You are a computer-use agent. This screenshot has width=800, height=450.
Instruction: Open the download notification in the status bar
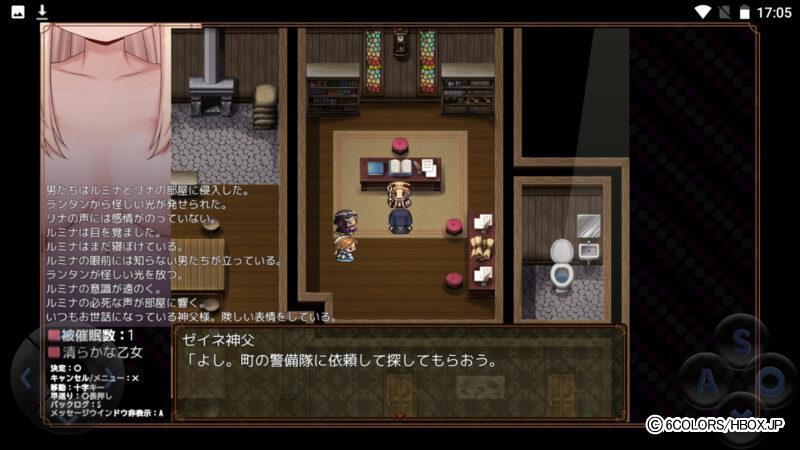point(42,11)
